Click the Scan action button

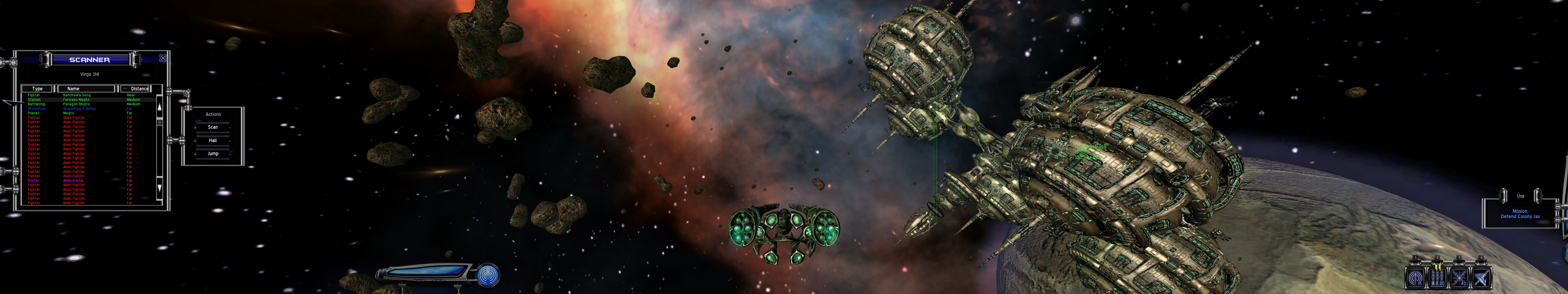point(212,127)
